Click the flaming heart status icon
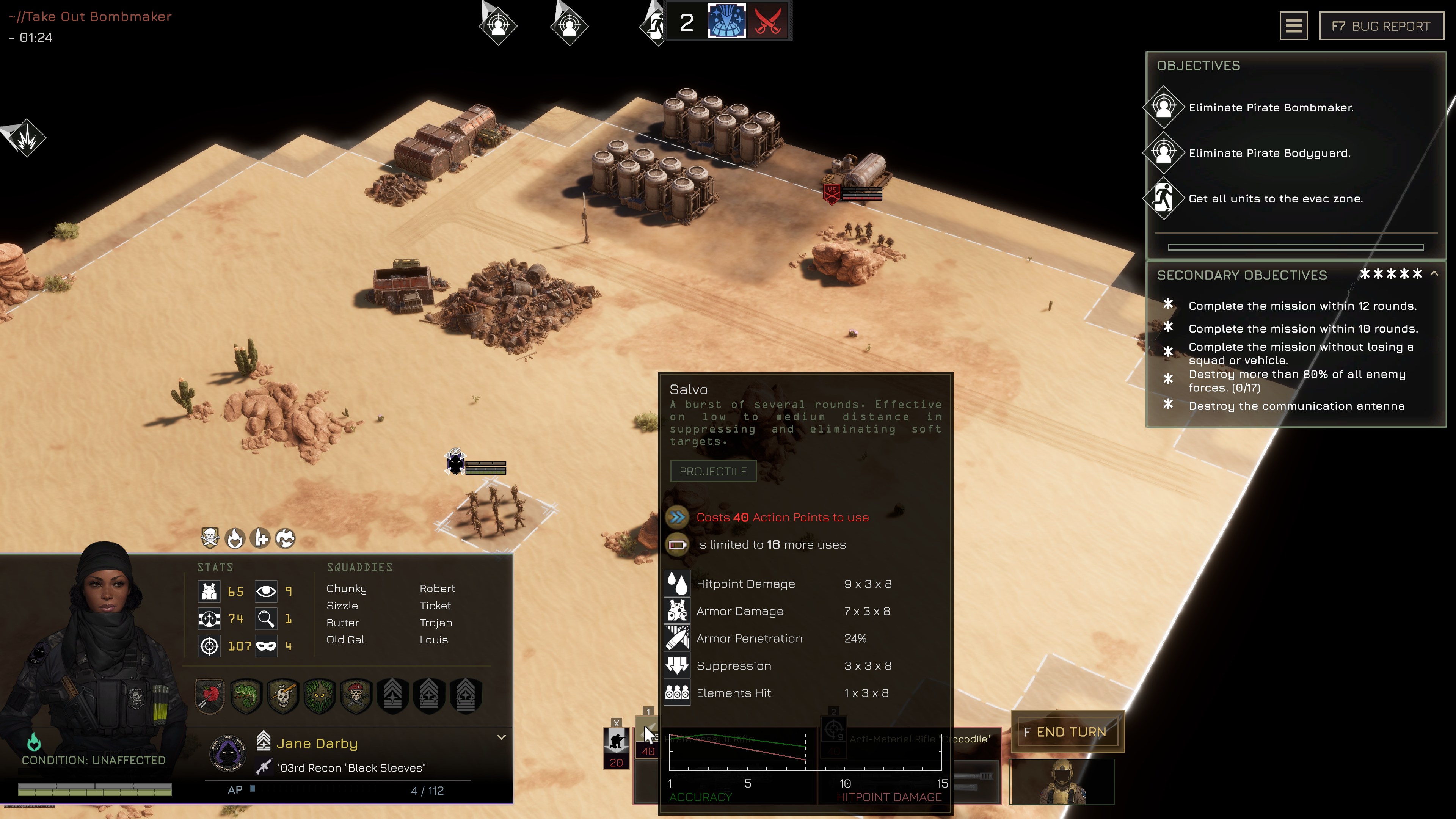This screenshot has height=819, width=1456. tap(235, 538)
